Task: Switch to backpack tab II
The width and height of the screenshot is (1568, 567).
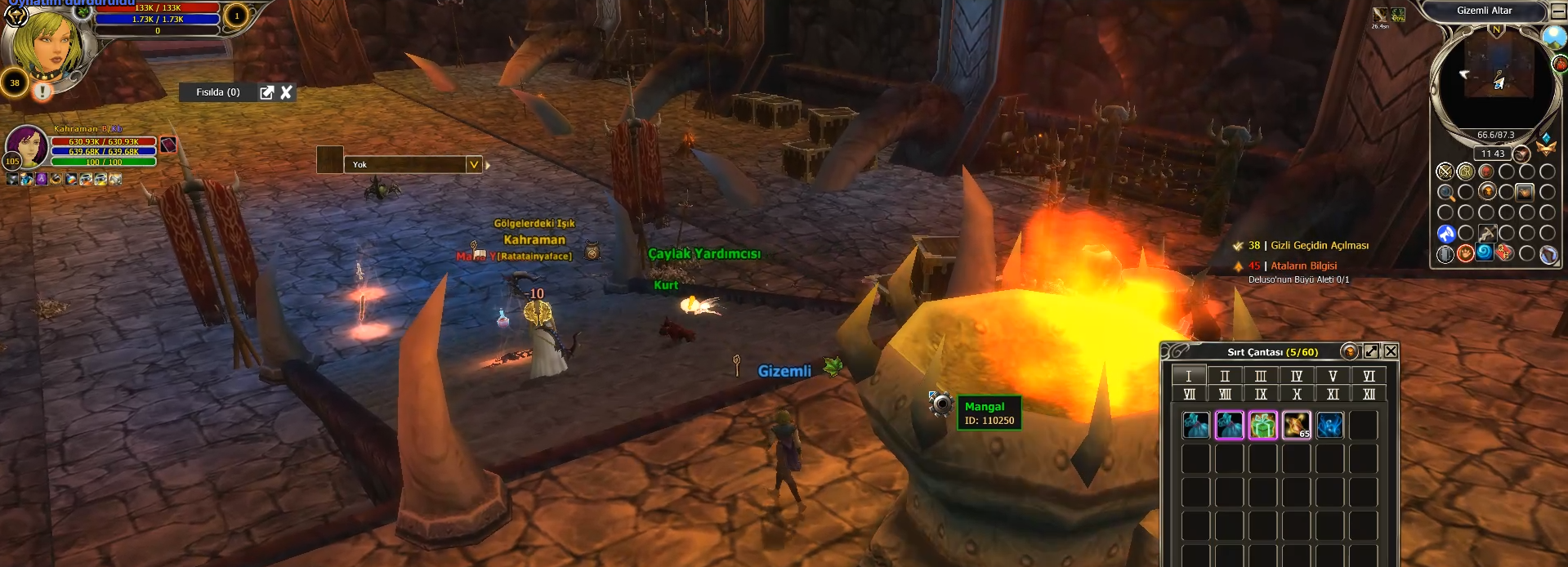Action: pyautogui.click(x=1225, y=376)
